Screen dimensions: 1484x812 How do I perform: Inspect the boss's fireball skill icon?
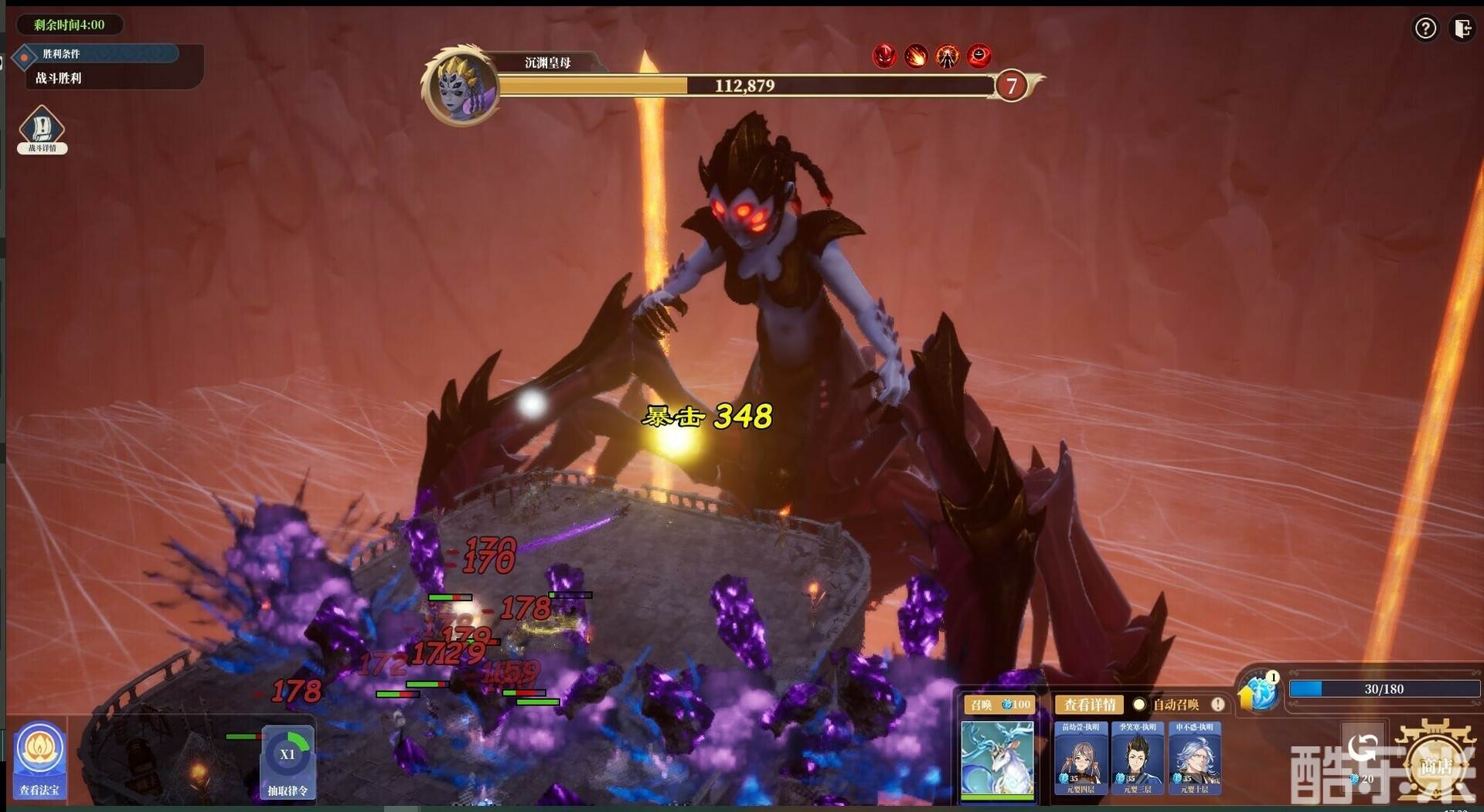coord(916,56)
